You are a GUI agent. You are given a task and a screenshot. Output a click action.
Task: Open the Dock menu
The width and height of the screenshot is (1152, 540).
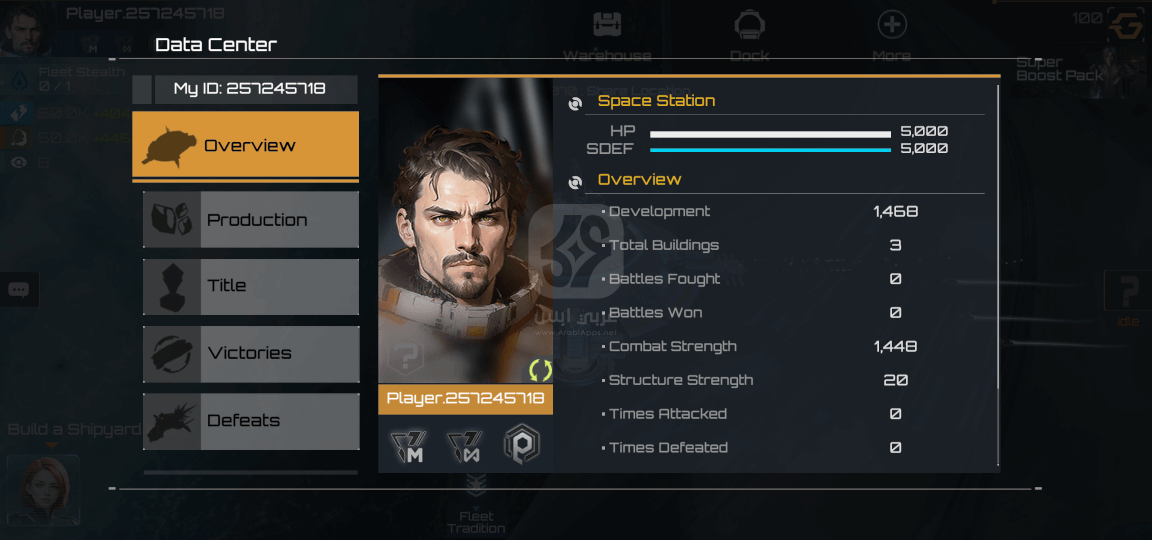[x=749, y=36]
